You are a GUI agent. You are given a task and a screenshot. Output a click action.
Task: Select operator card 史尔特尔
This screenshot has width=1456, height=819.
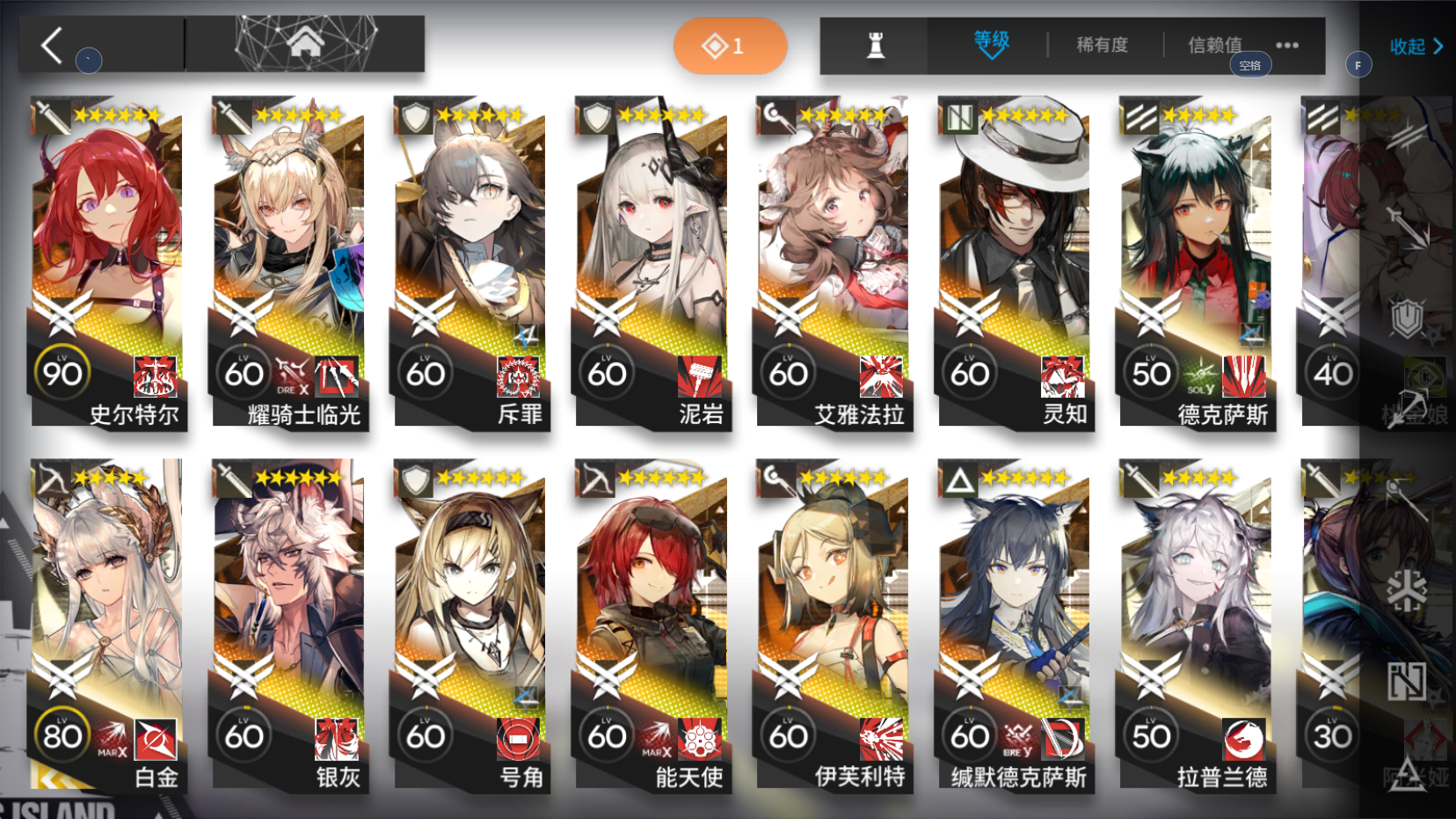tap(109, 264)
